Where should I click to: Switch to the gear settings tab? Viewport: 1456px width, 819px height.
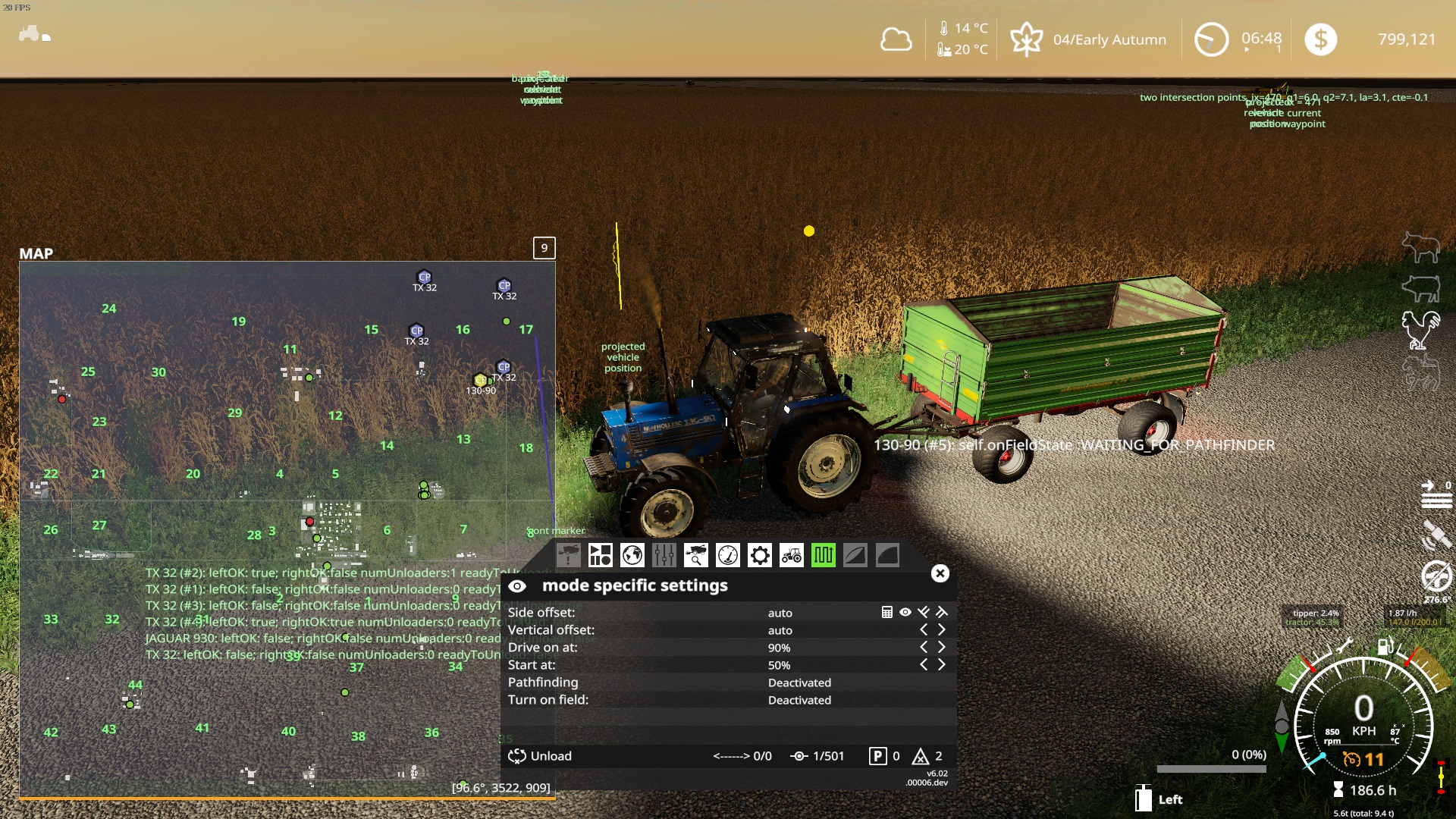click(x=759, y=556)
